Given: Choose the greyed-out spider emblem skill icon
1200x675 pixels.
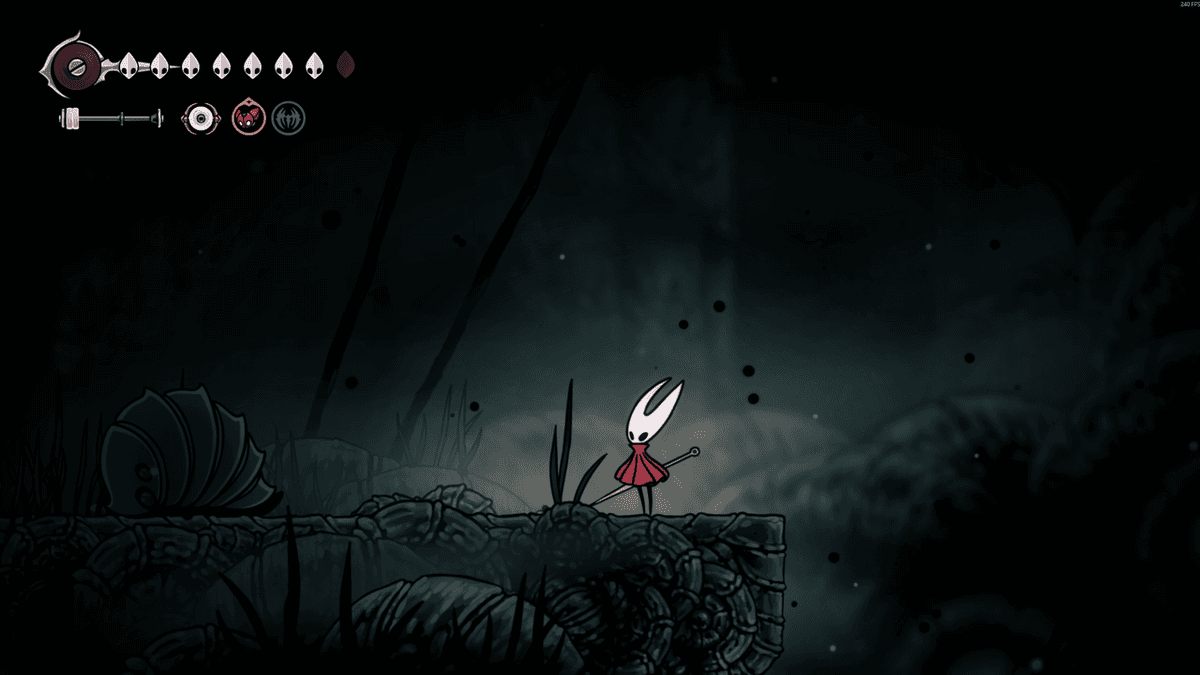Looking at the screenshot, I should point(289,119).
